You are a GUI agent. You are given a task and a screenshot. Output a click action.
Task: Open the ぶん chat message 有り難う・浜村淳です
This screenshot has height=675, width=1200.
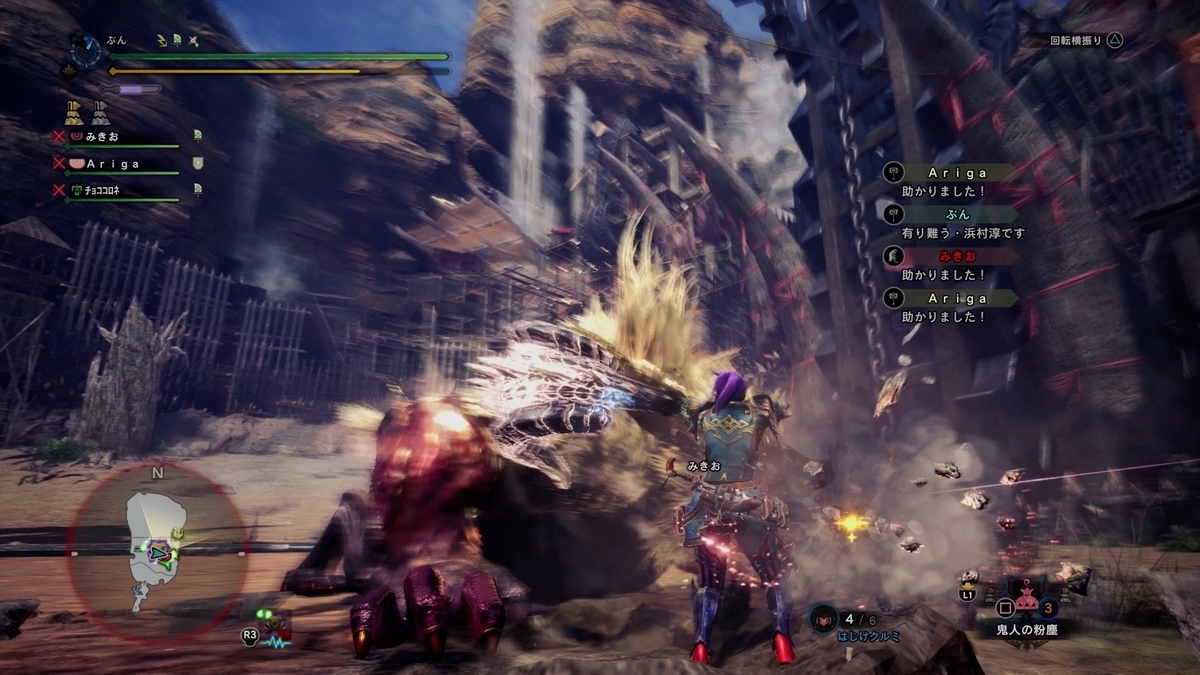coord(950,223)
